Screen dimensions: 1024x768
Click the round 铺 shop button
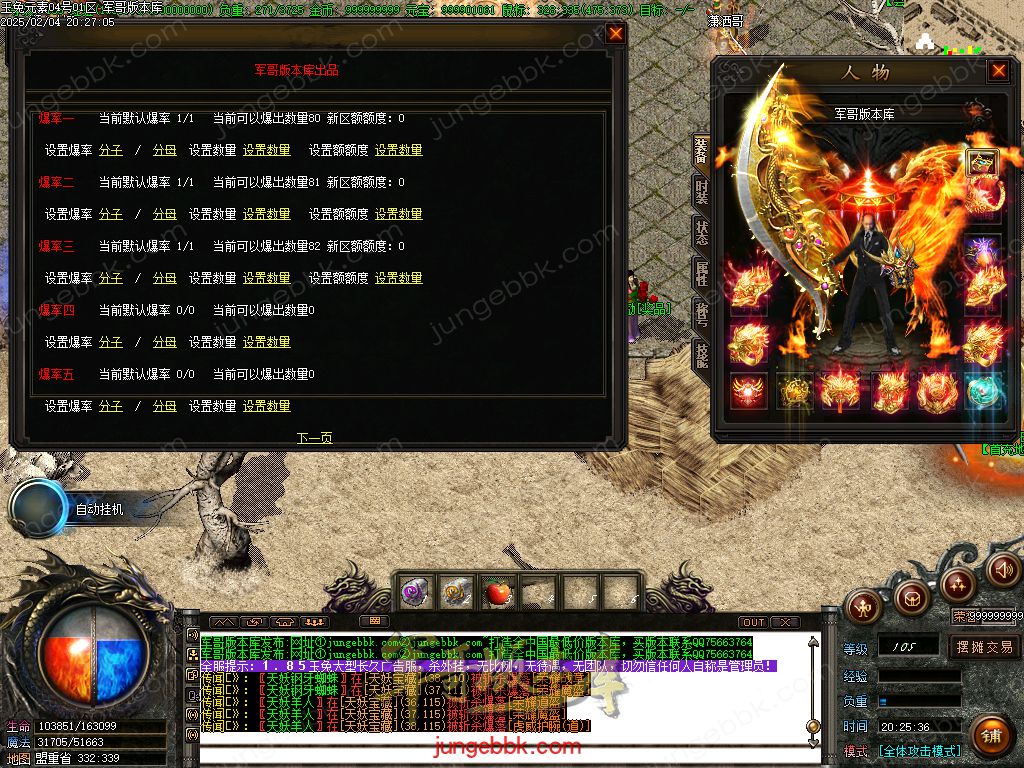point(990,737)
